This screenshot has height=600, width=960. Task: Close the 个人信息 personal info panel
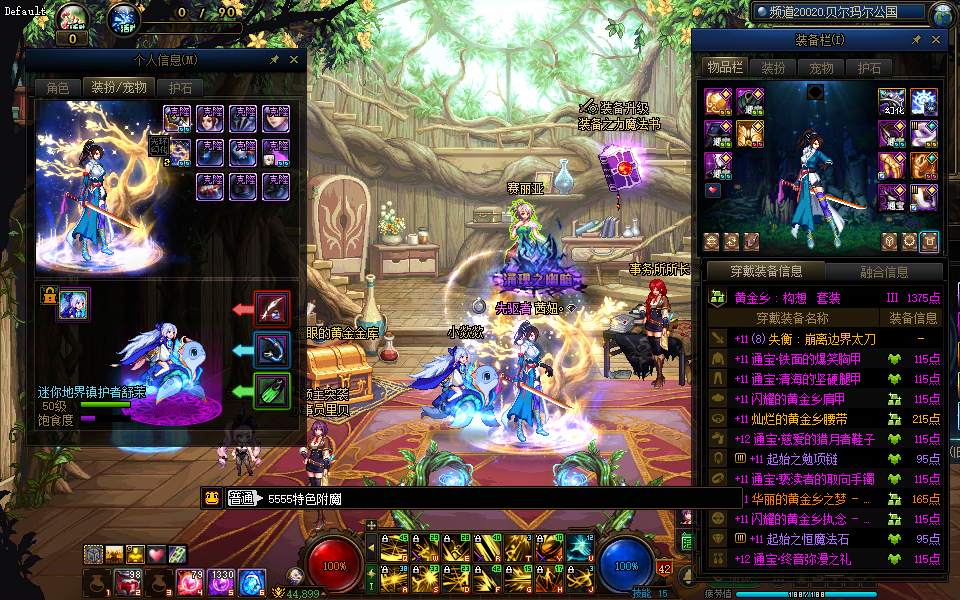tap(294, 60)
